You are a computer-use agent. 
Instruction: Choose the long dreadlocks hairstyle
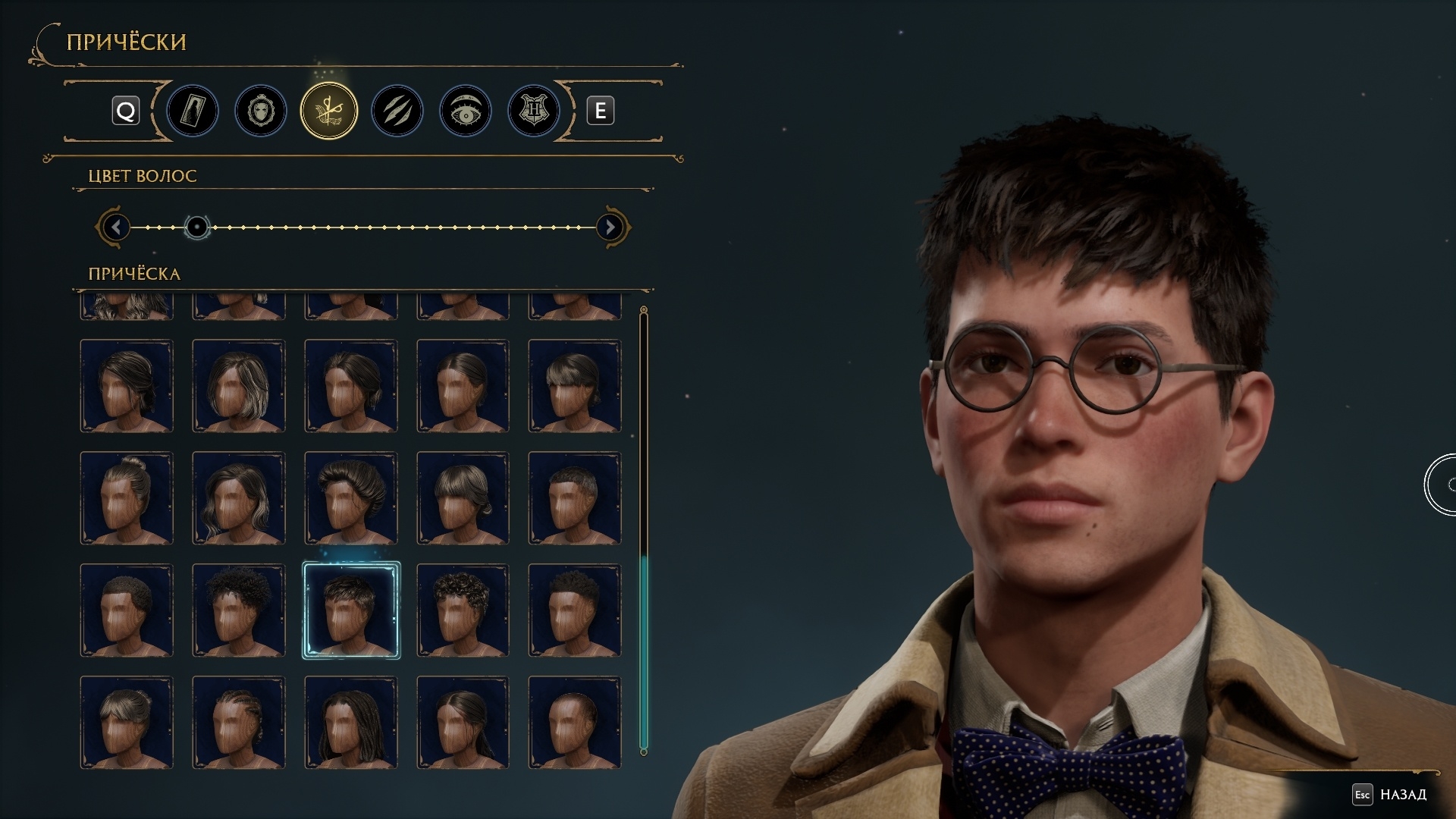click(351, 723)
